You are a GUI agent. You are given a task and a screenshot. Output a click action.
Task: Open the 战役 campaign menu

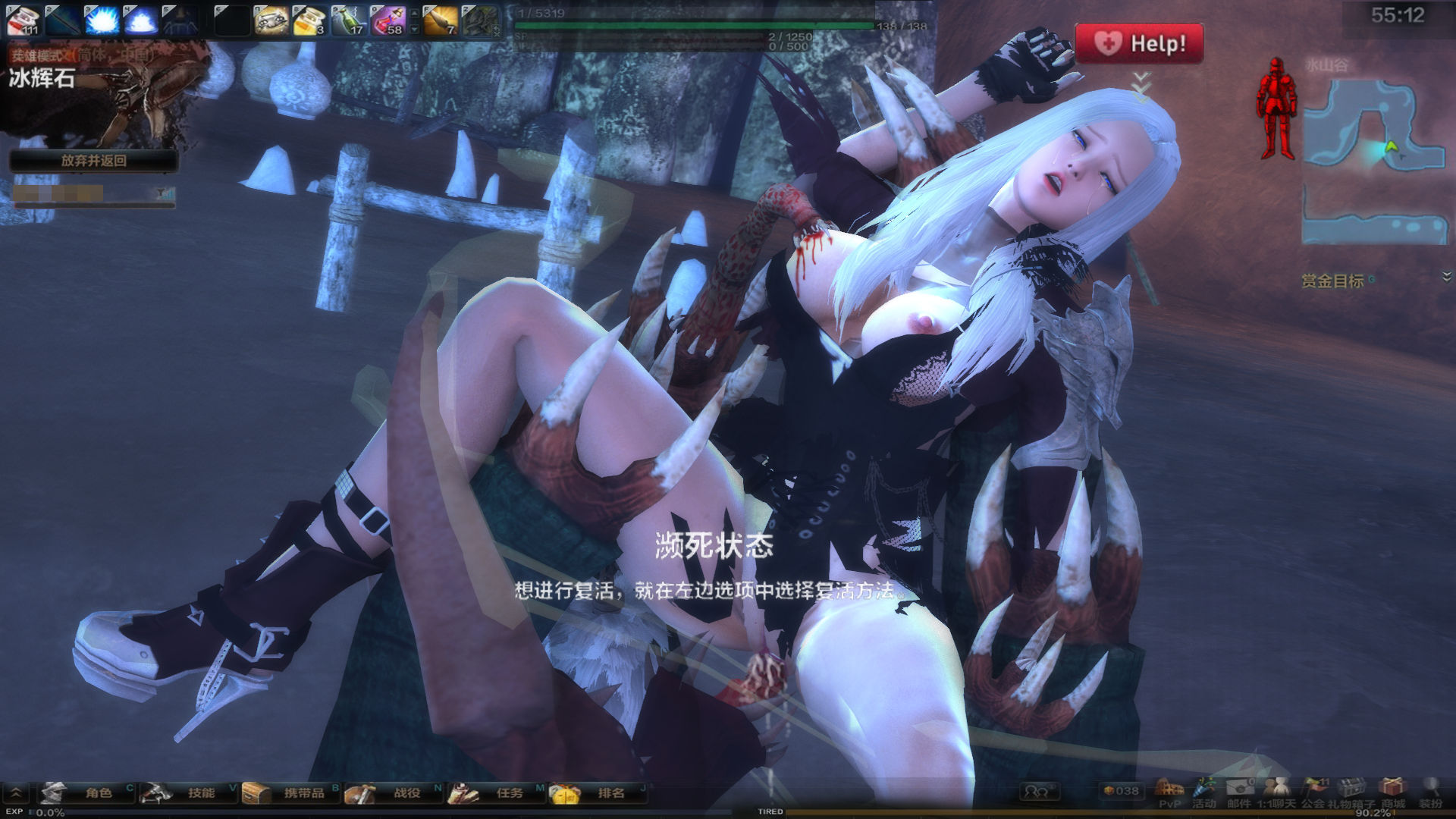click(x=394, y=793)
